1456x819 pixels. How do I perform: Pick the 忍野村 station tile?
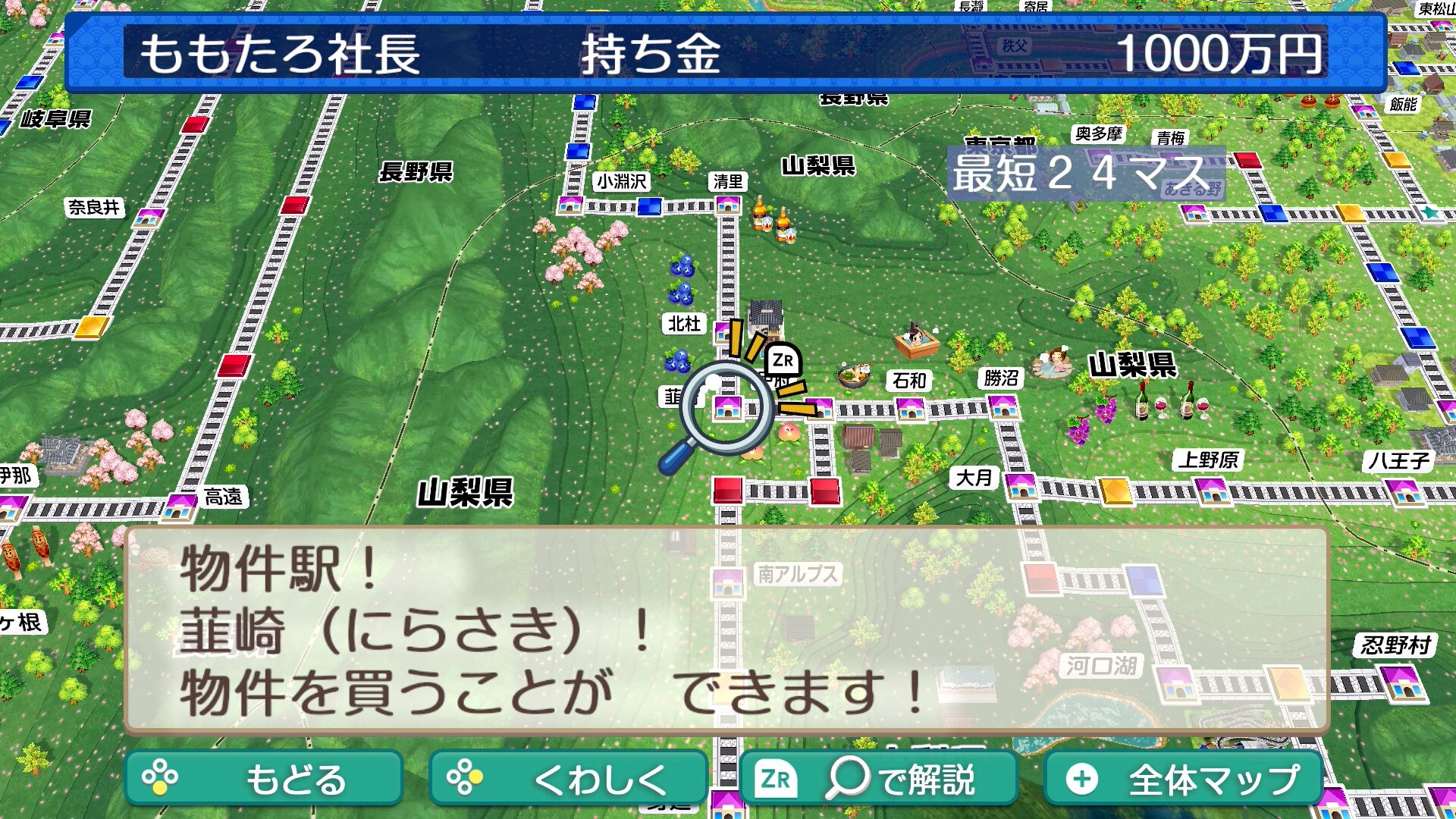coord(1400,681)
